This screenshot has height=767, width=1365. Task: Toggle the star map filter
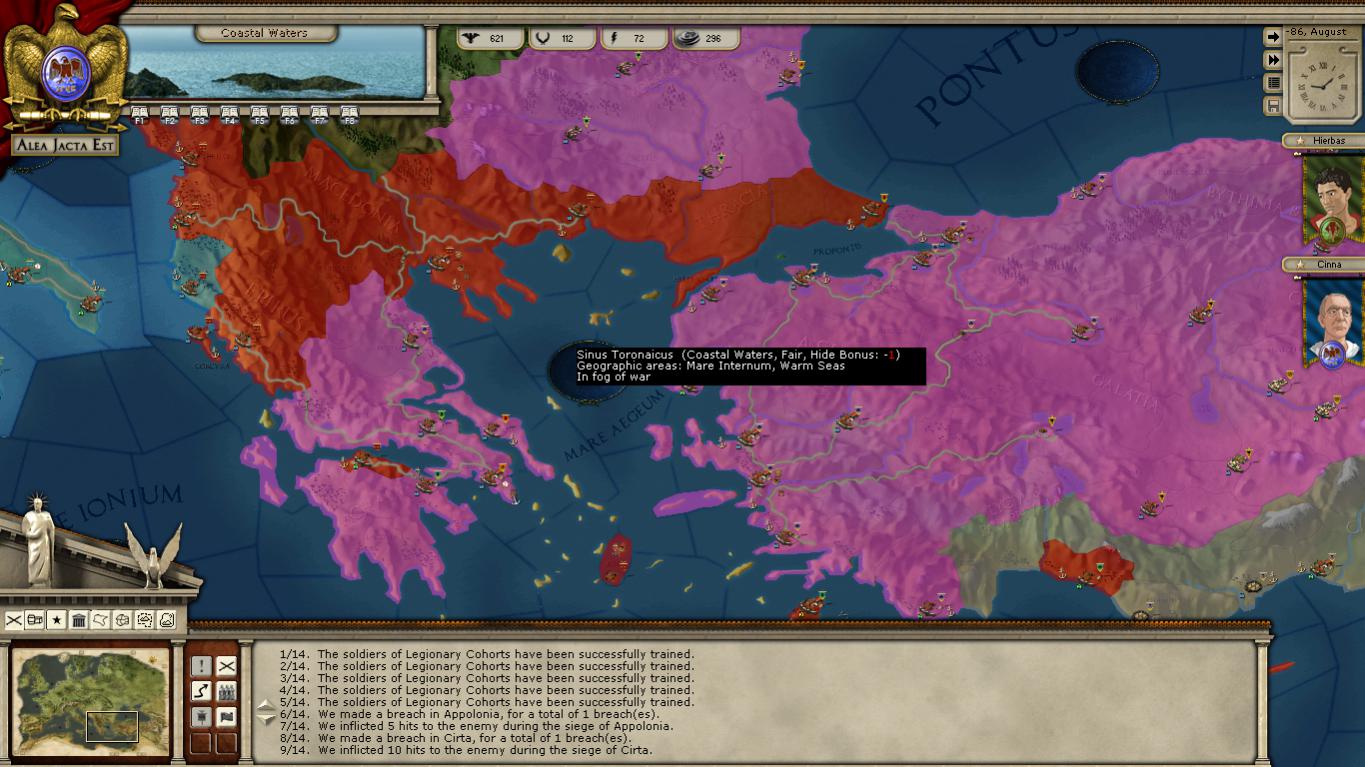tap(57, 621)
